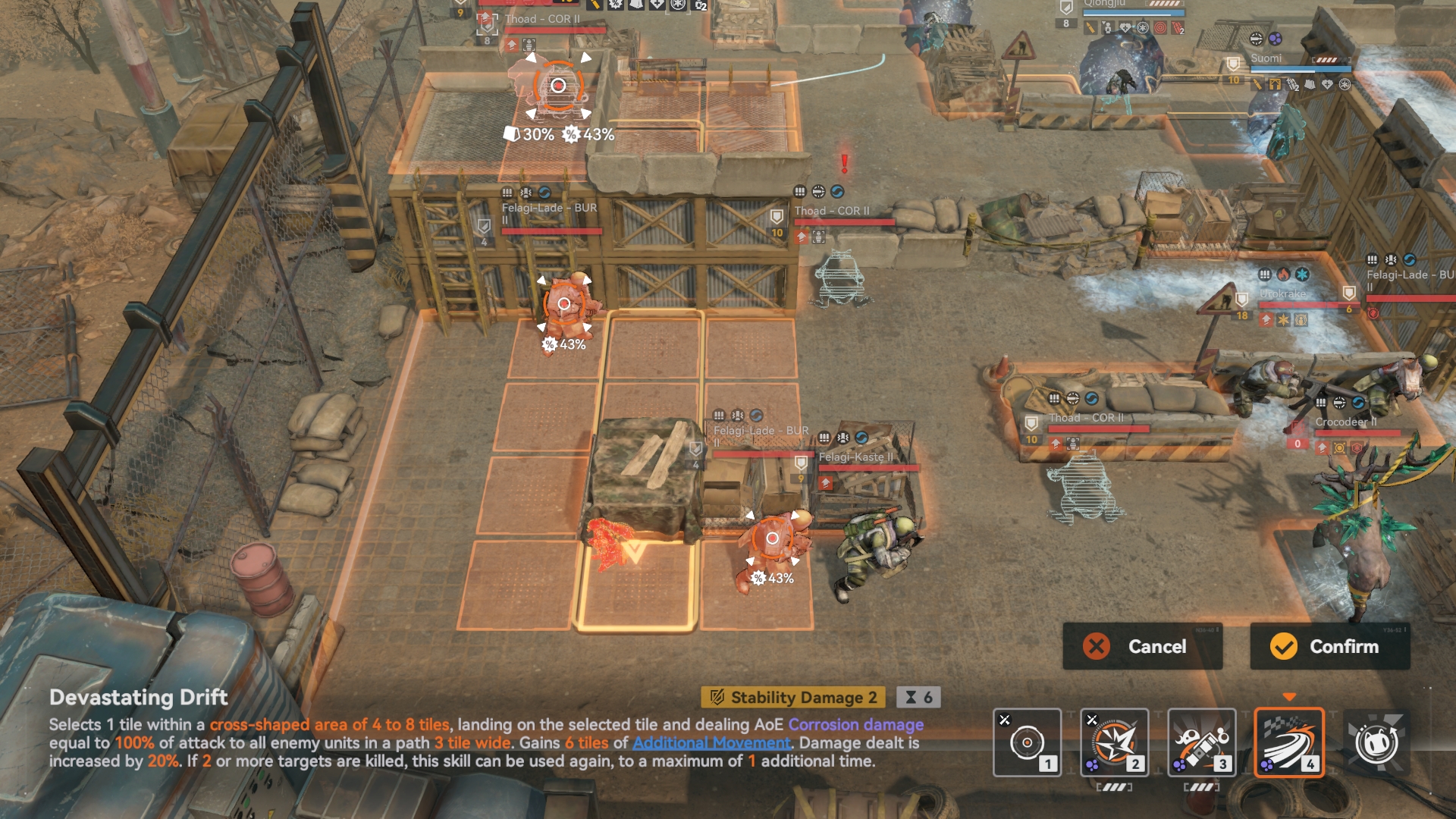Image resolution: width=1456 pixels, height=819 pixels.
Task: Select the highlighted yellow landing tile
Action: click(635, 585)
